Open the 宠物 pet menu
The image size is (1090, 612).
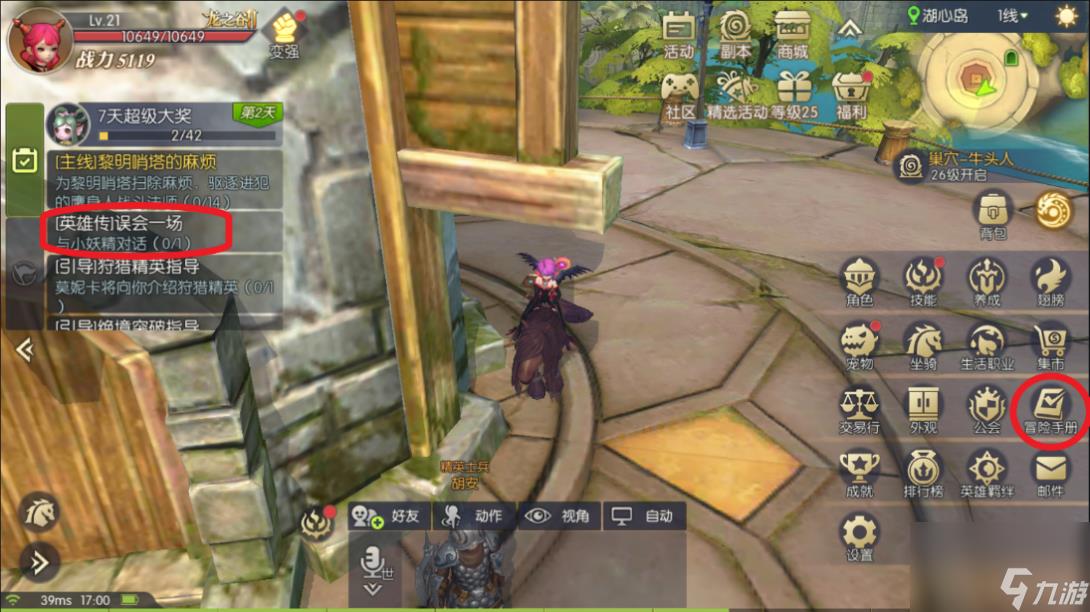(x=860, y=344)
